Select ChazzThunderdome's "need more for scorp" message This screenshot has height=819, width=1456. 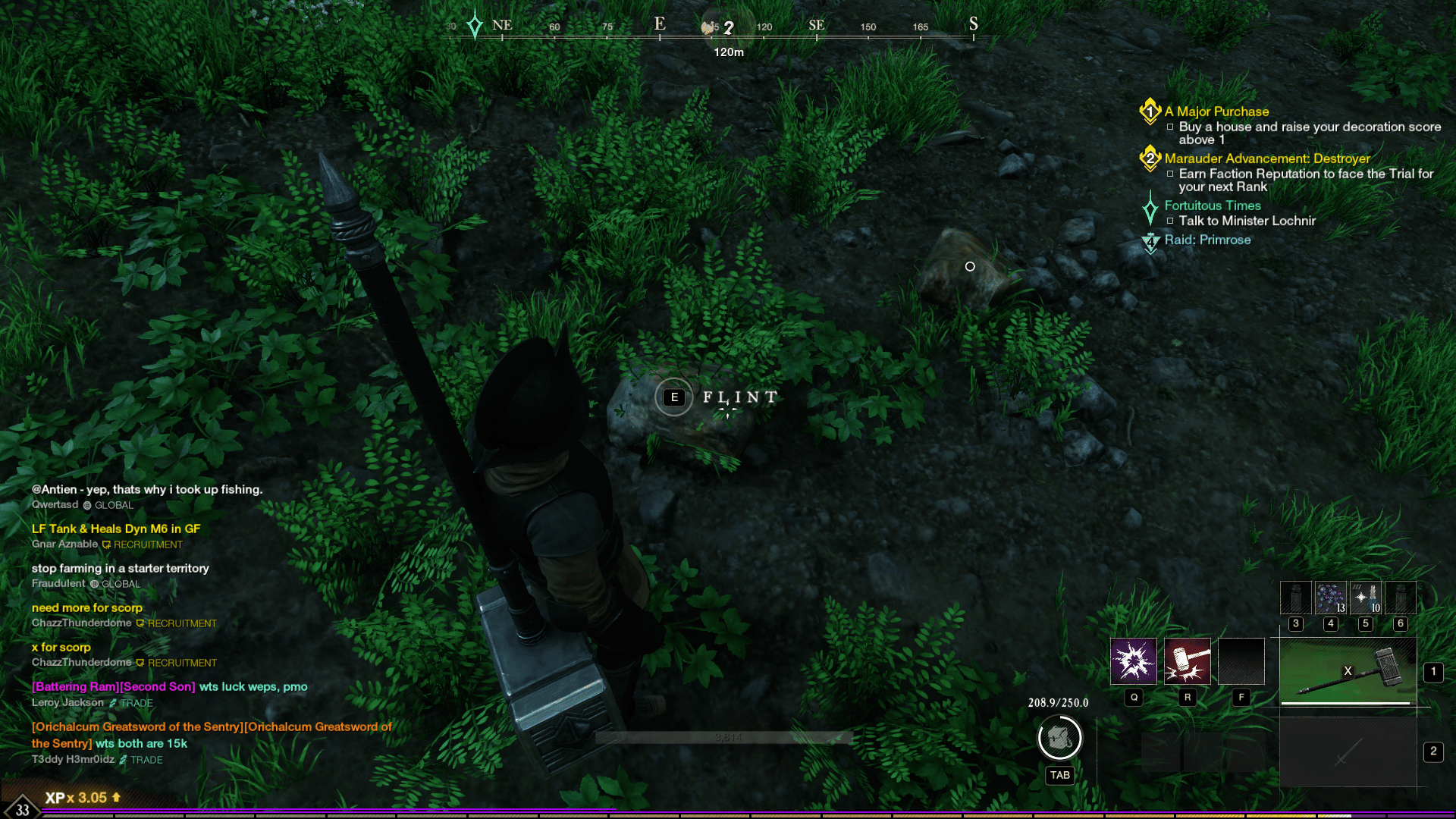[x=87, y=607]
